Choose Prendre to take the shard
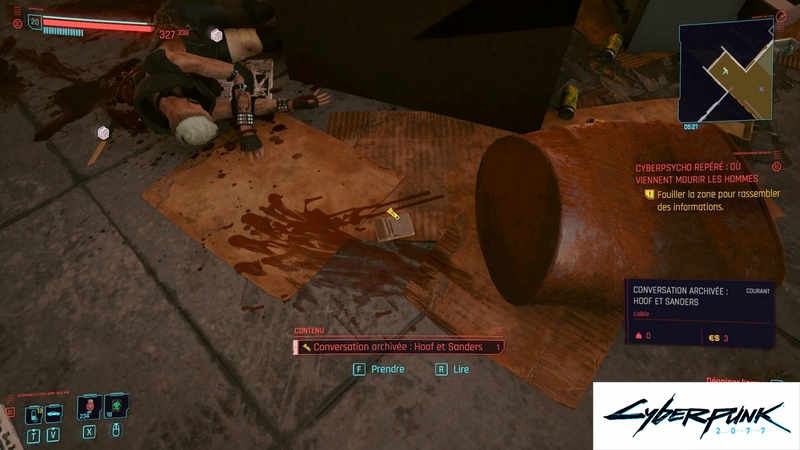 tap(380, 369)
